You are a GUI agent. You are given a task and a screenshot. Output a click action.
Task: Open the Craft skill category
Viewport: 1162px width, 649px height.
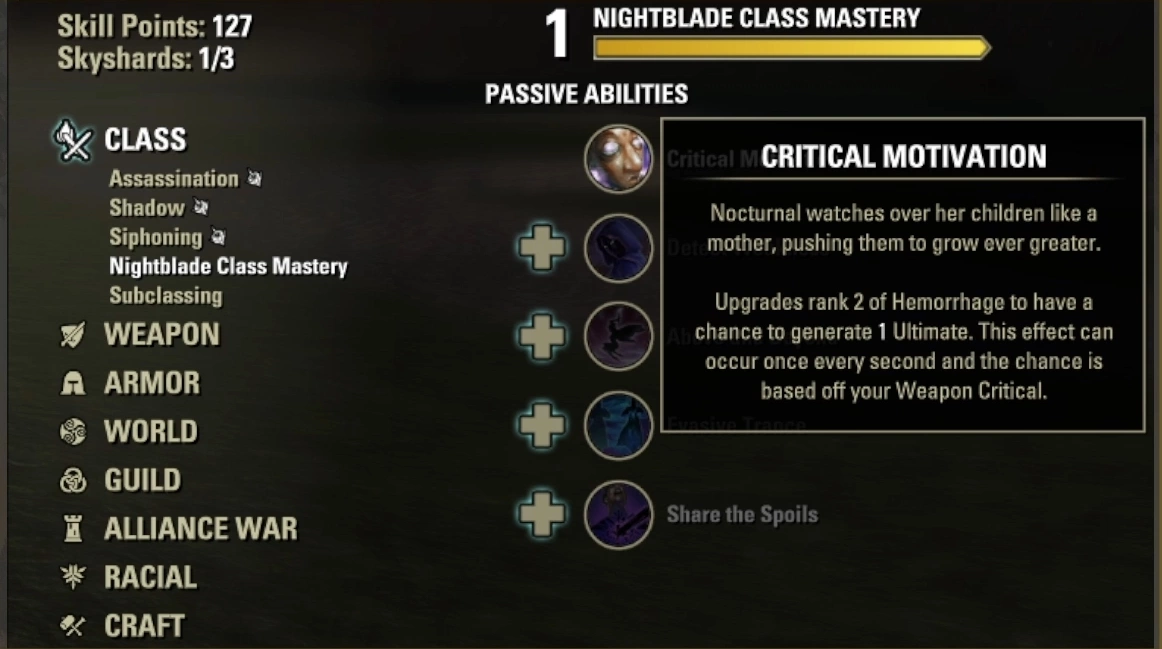[x=144, y=625]
